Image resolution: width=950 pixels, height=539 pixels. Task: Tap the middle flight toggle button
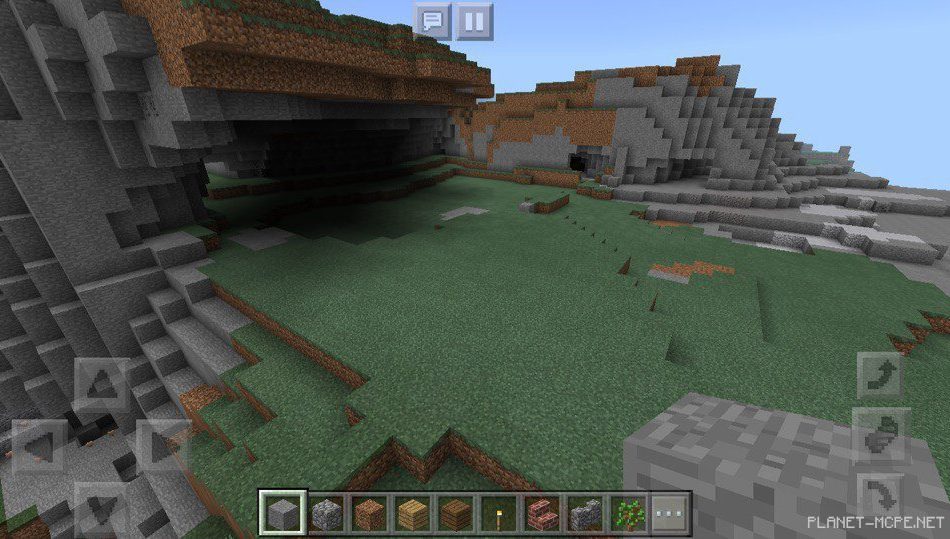pyautogui.click(x=881, y=435)
